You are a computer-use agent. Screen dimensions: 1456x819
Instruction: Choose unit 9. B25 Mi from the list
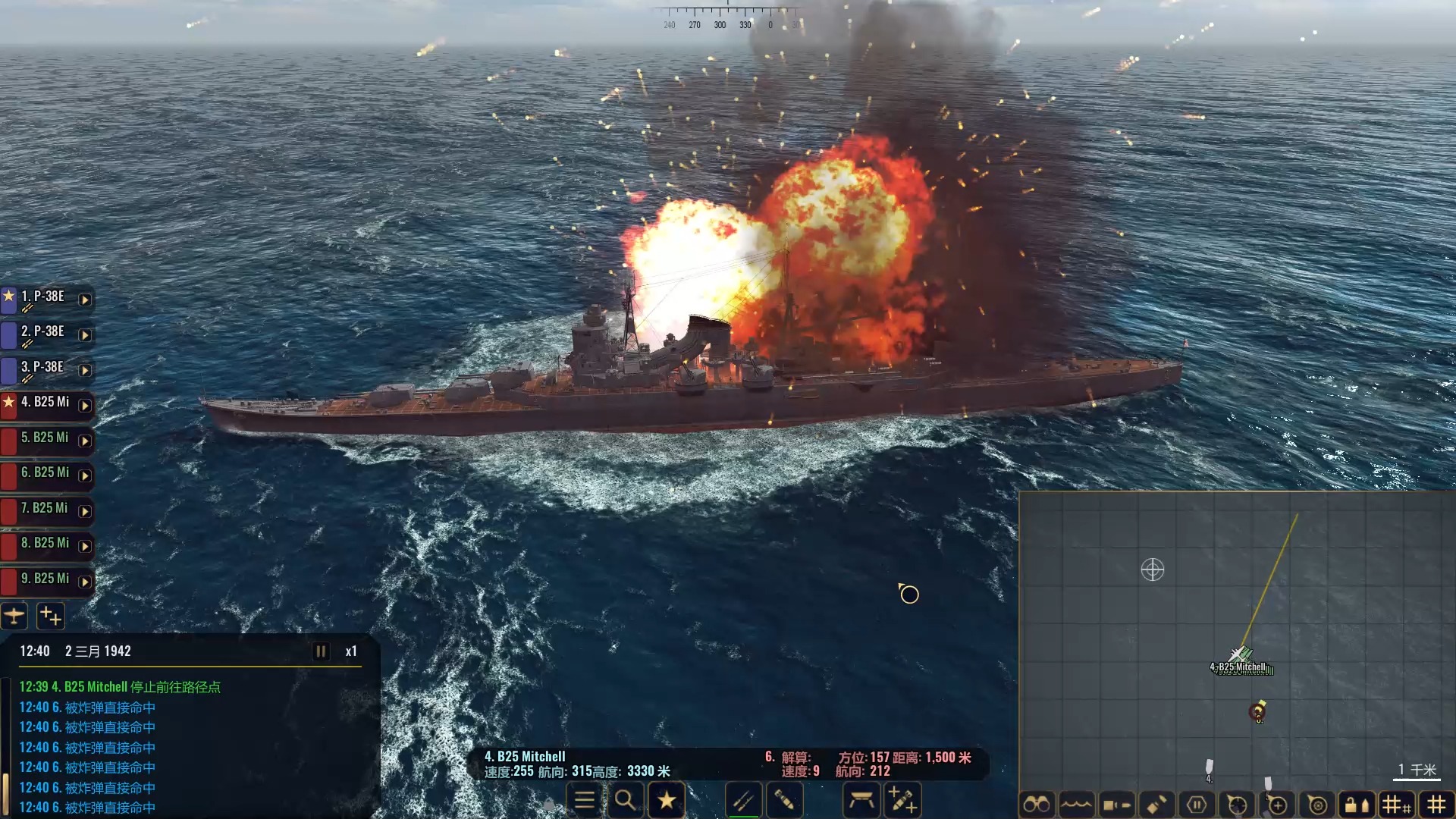point(45,580)
